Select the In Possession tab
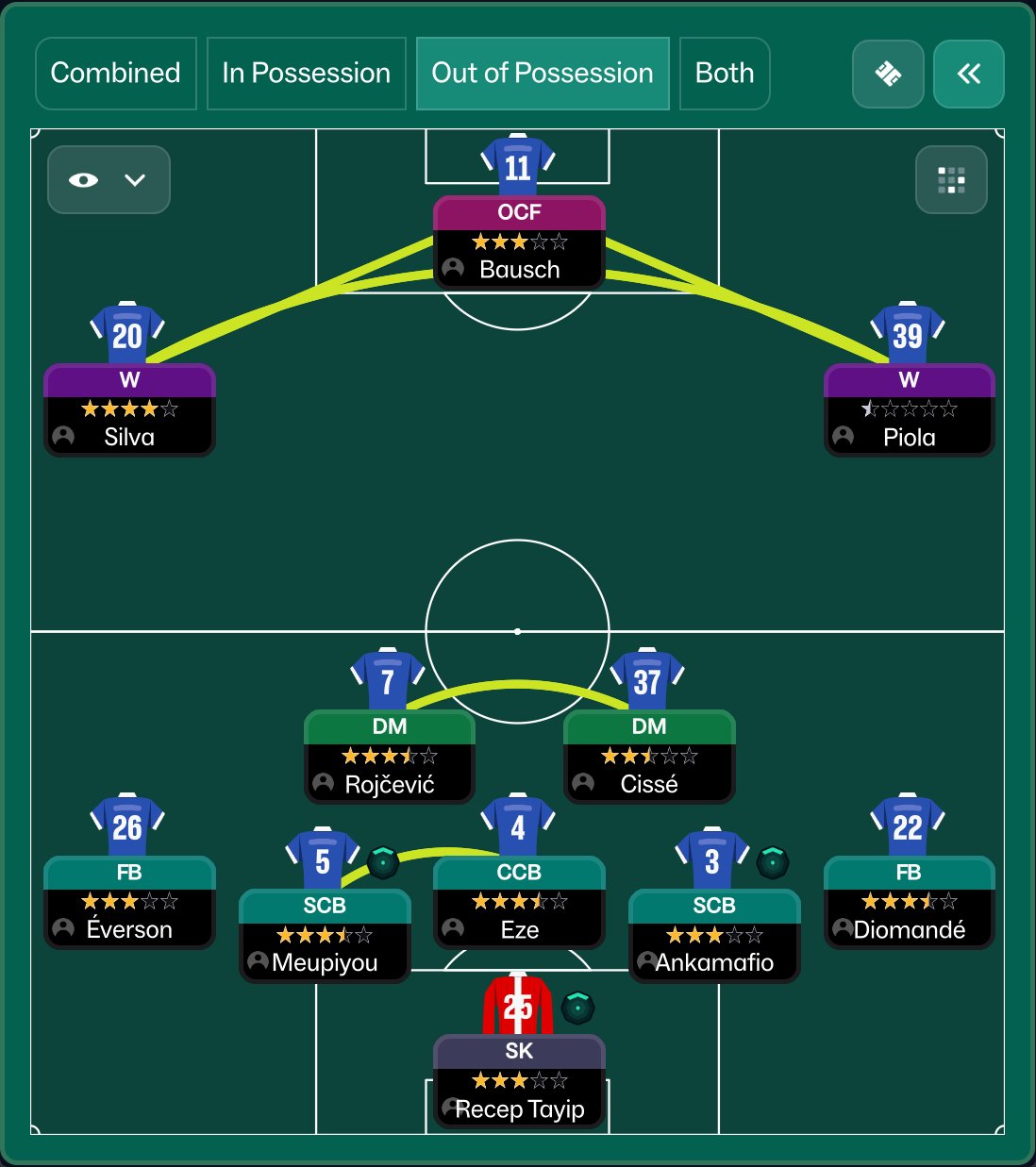 coord(306,74)
